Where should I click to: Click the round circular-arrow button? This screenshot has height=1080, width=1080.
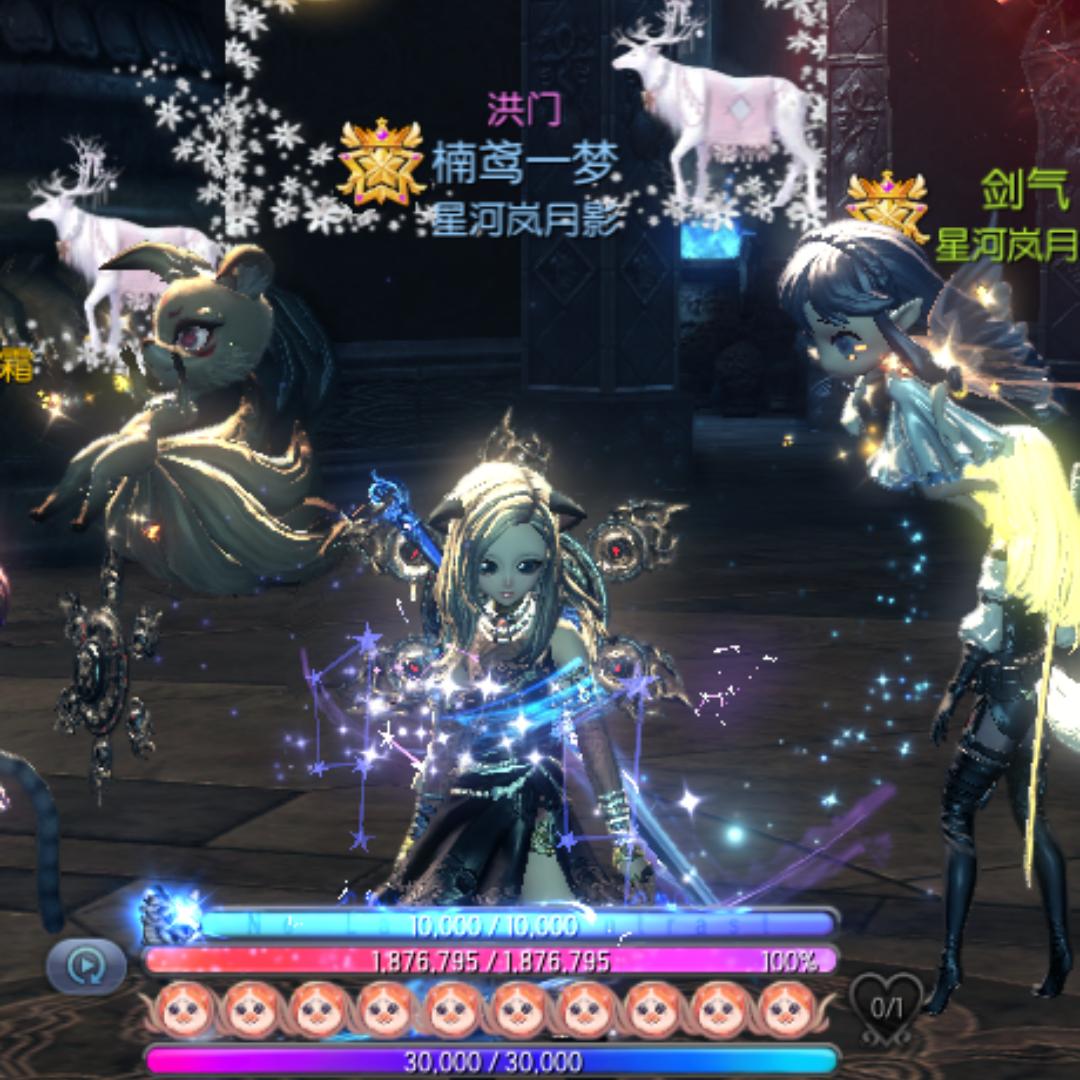86,966
